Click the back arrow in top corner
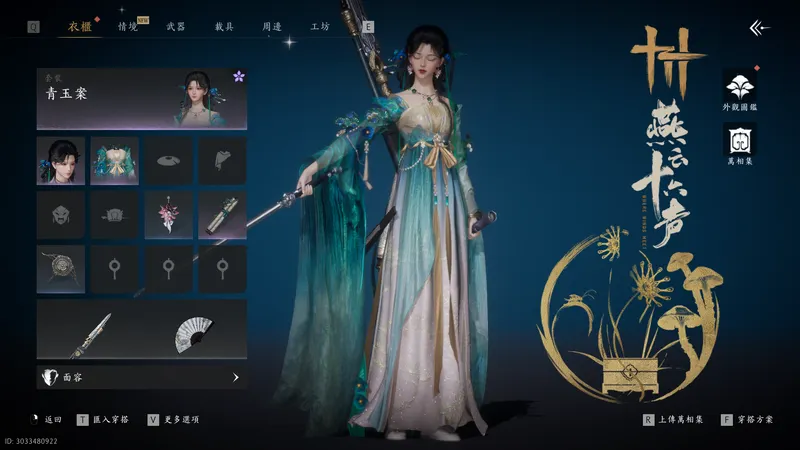 pyautogui.click(x=760, y=28)
